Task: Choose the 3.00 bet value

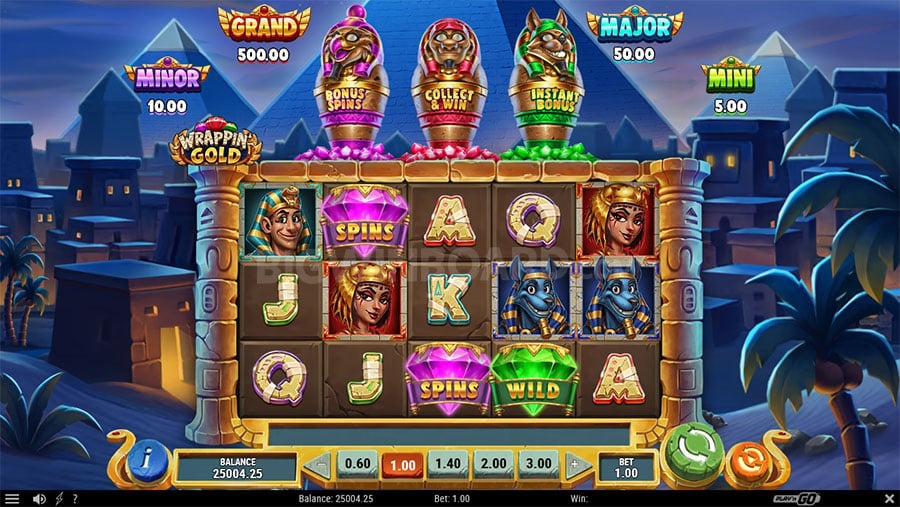Action: [537, 465]
